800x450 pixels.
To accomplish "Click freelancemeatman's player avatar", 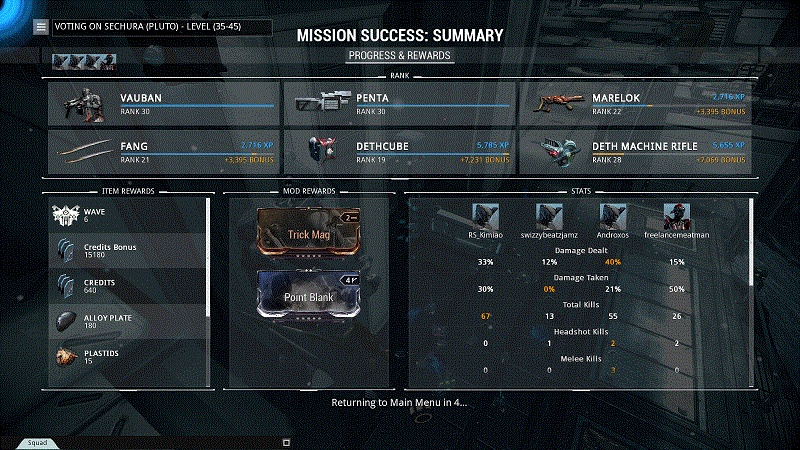I will [677, 215].
